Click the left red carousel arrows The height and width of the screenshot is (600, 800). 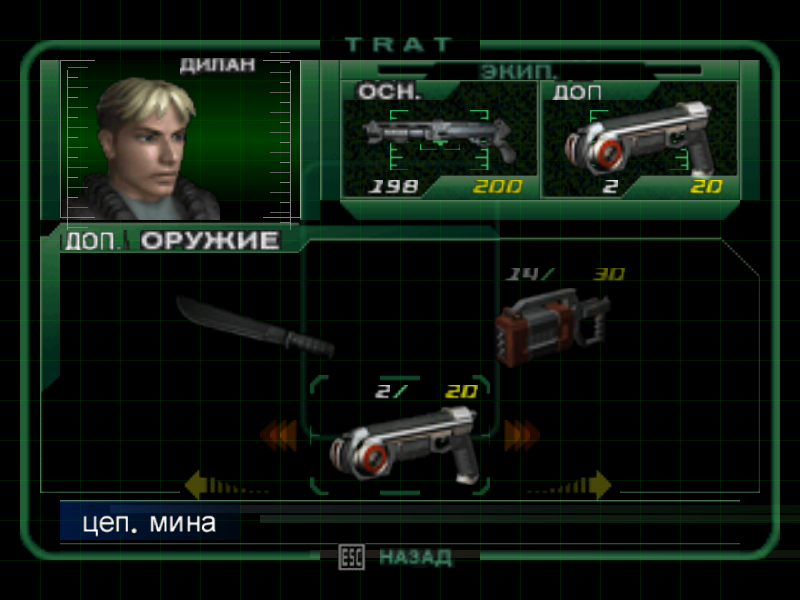point(280,435)
